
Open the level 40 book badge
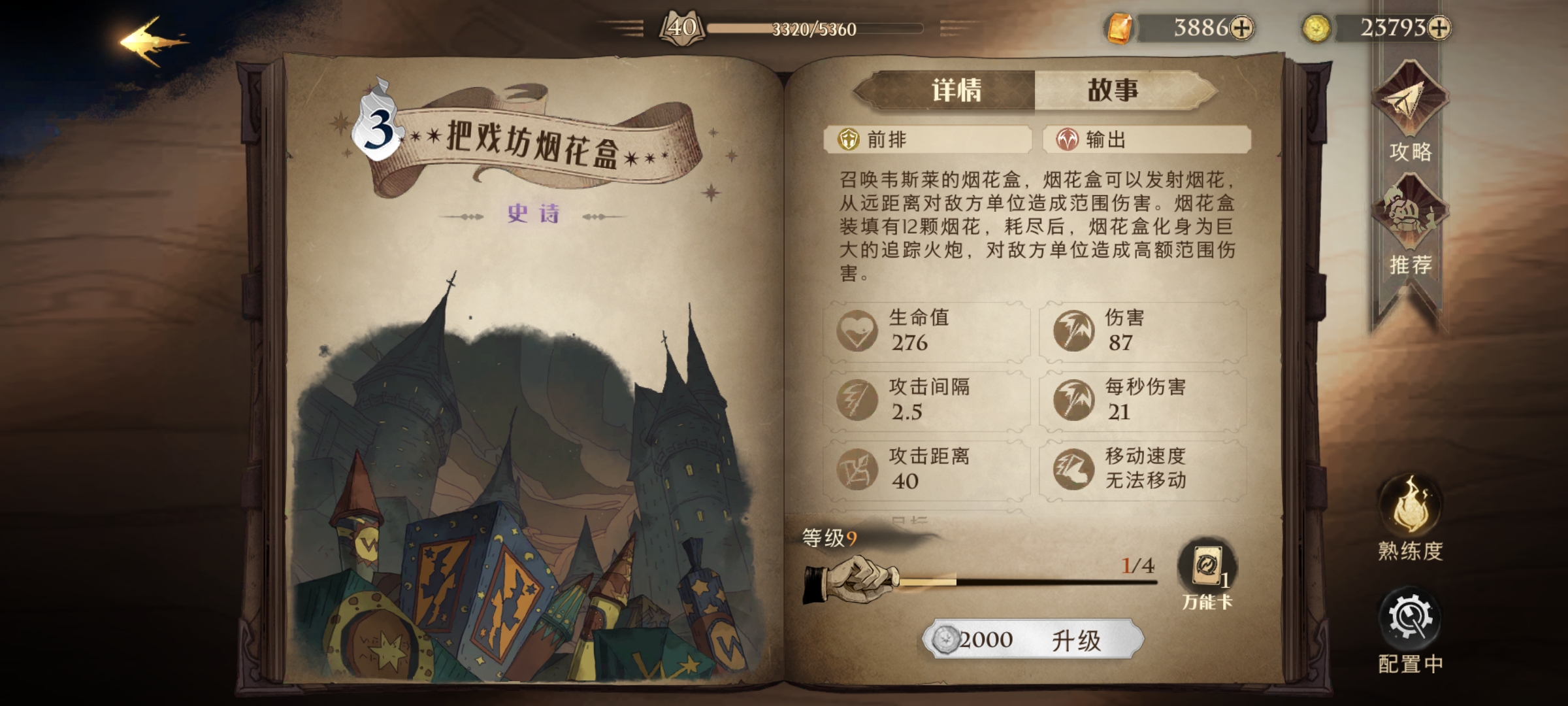pos(682,28)
